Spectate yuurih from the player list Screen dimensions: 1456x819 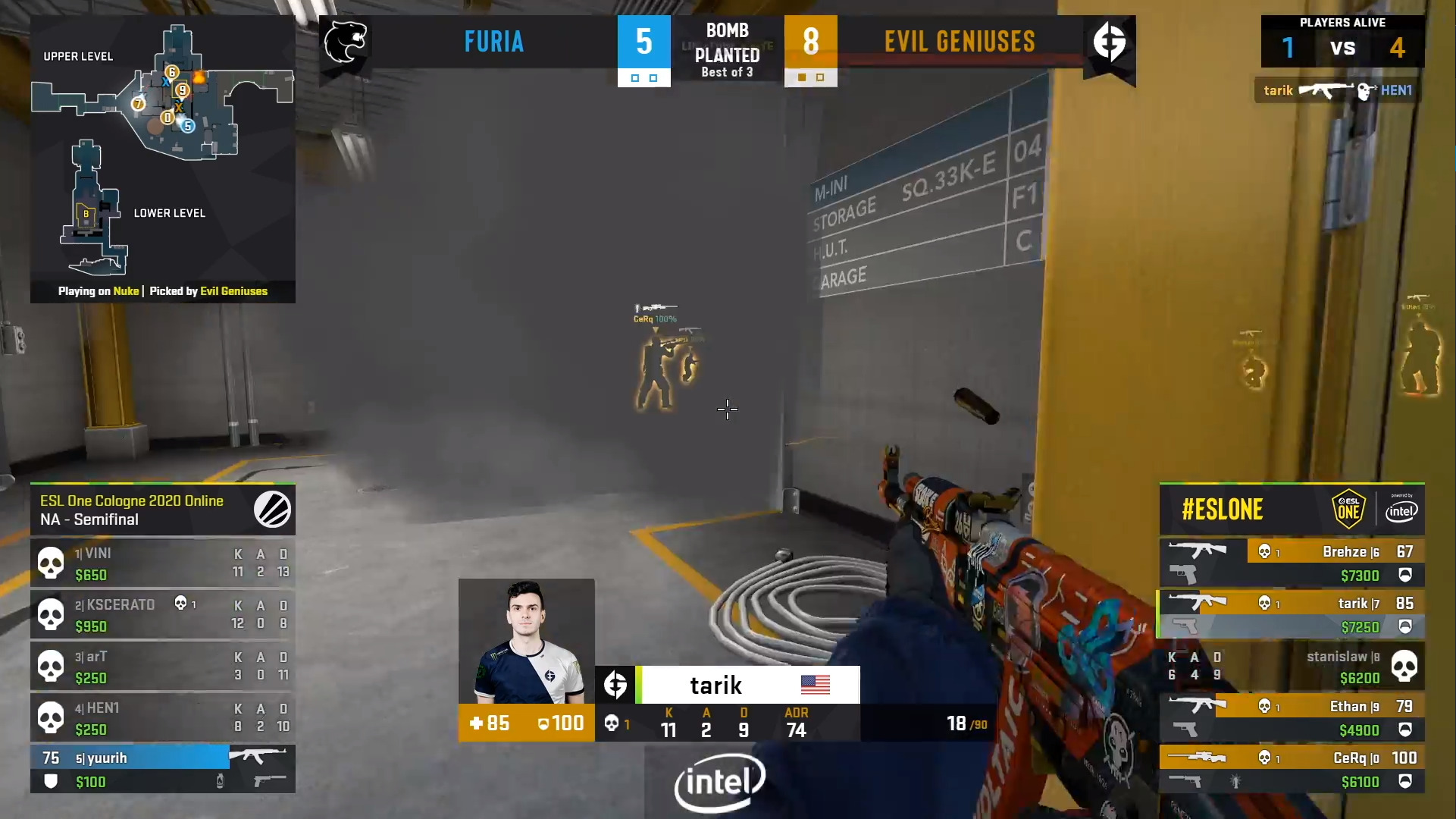(162, 769)
